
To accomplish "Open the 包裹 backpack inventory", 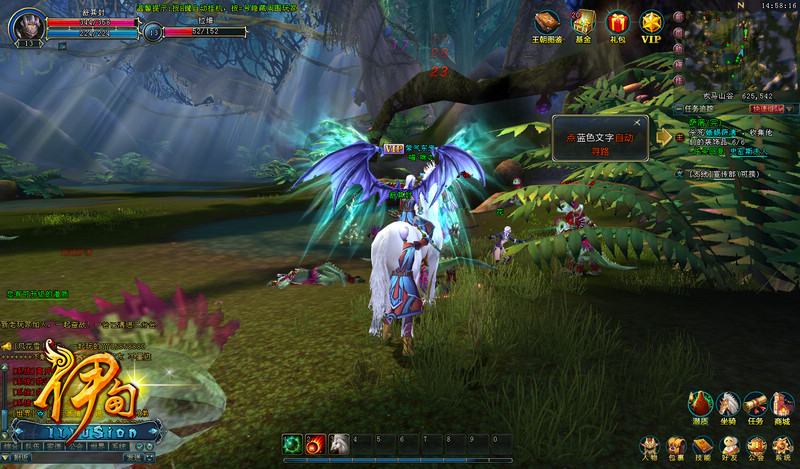I will click(676, 446).
